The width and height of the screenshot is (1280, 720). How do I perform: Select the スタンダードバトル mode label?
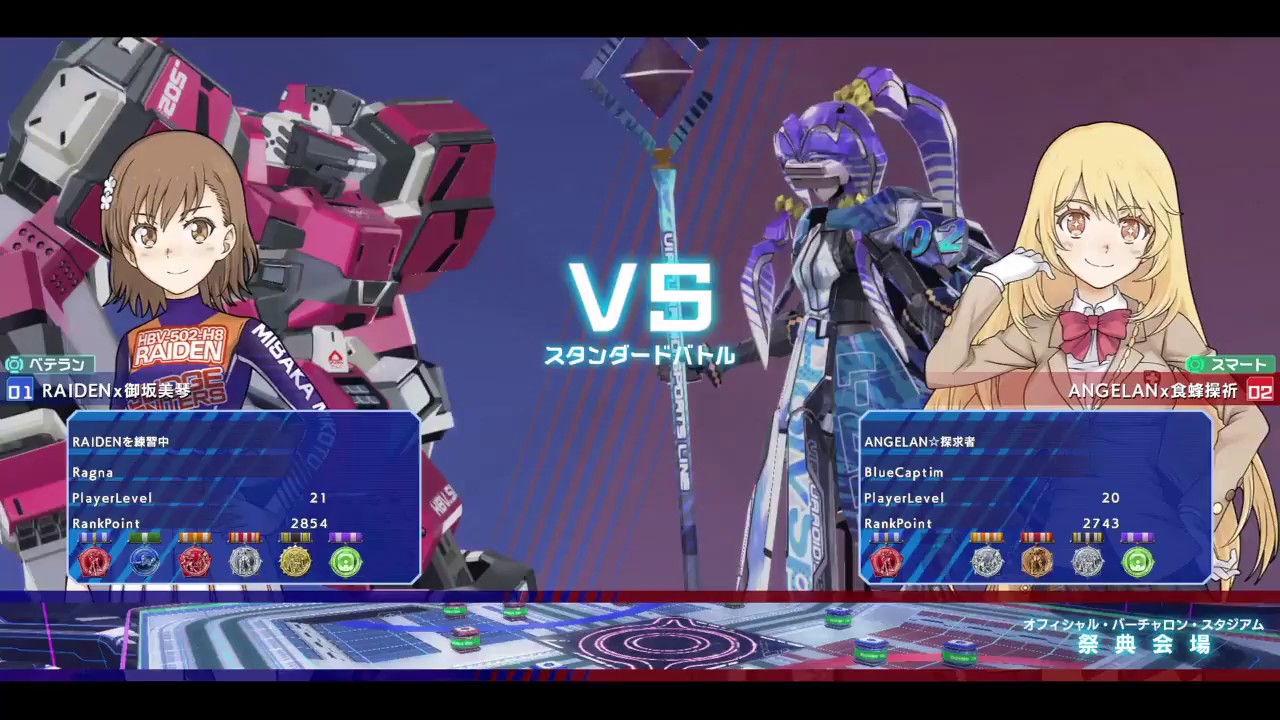(x=640, y=354)
